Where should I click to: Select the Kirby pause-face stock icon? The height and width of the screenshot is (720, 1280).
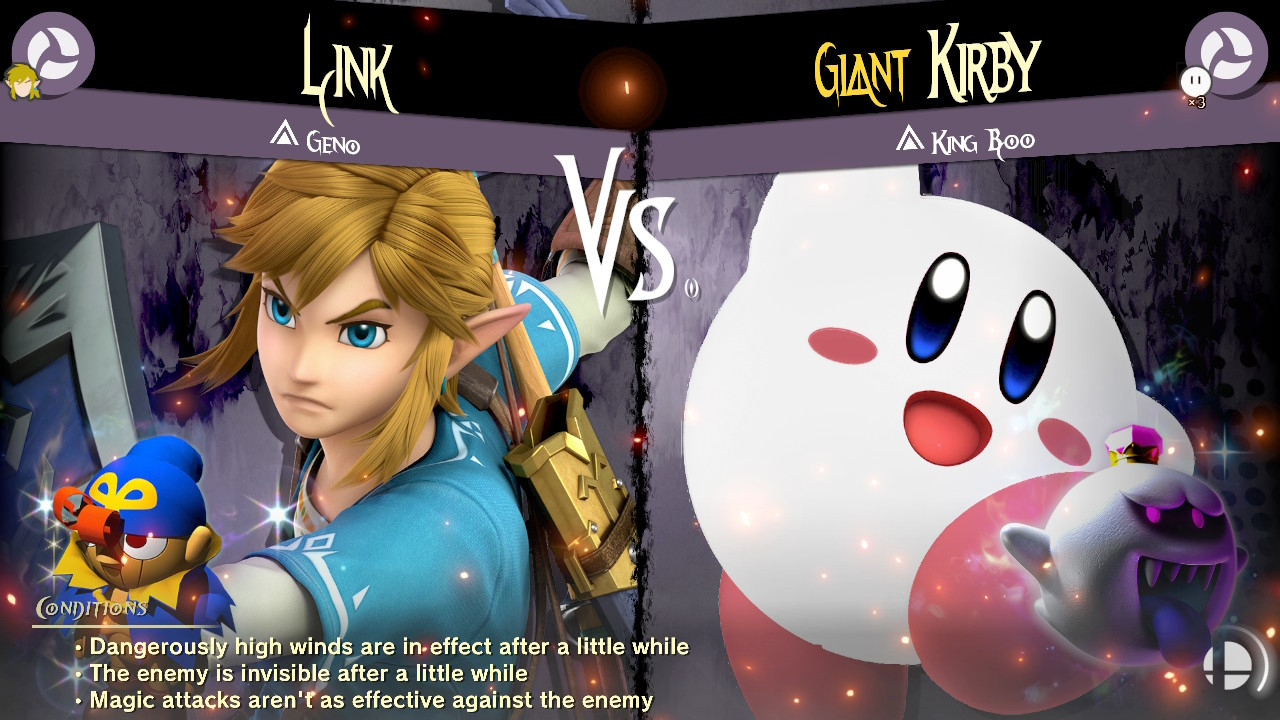1196,78
